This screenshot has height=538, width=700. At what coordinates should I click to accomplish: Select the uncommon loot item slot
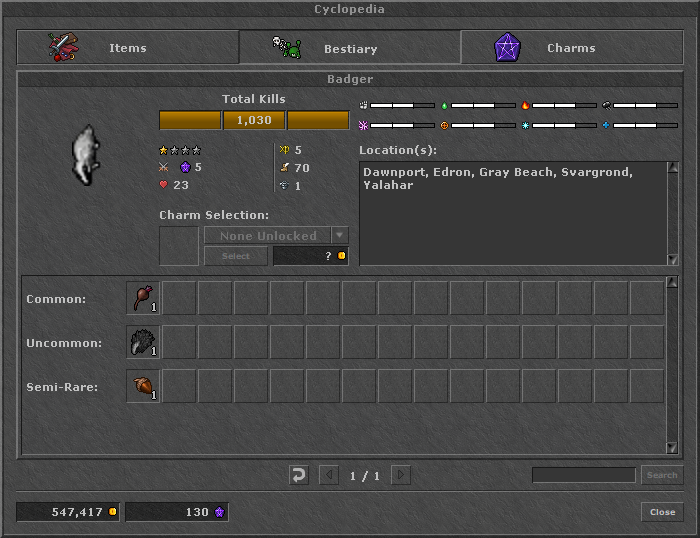(143, 342)
